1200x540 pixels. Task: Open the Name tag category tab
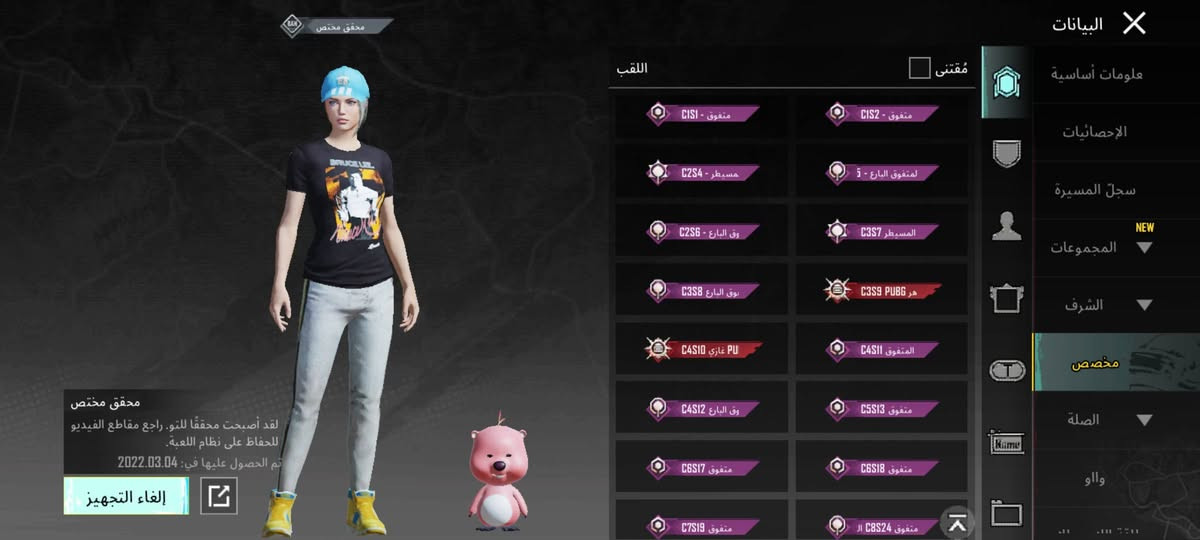point(1006,442)
